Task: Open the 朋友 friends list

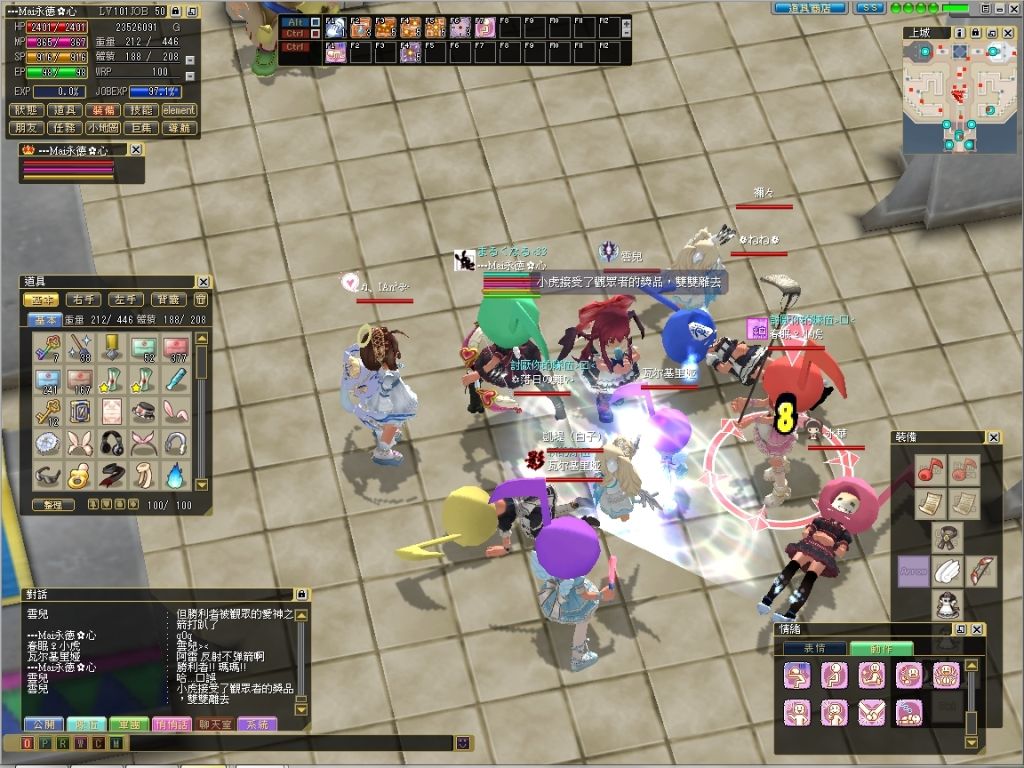Action: [x=27, y=128]
